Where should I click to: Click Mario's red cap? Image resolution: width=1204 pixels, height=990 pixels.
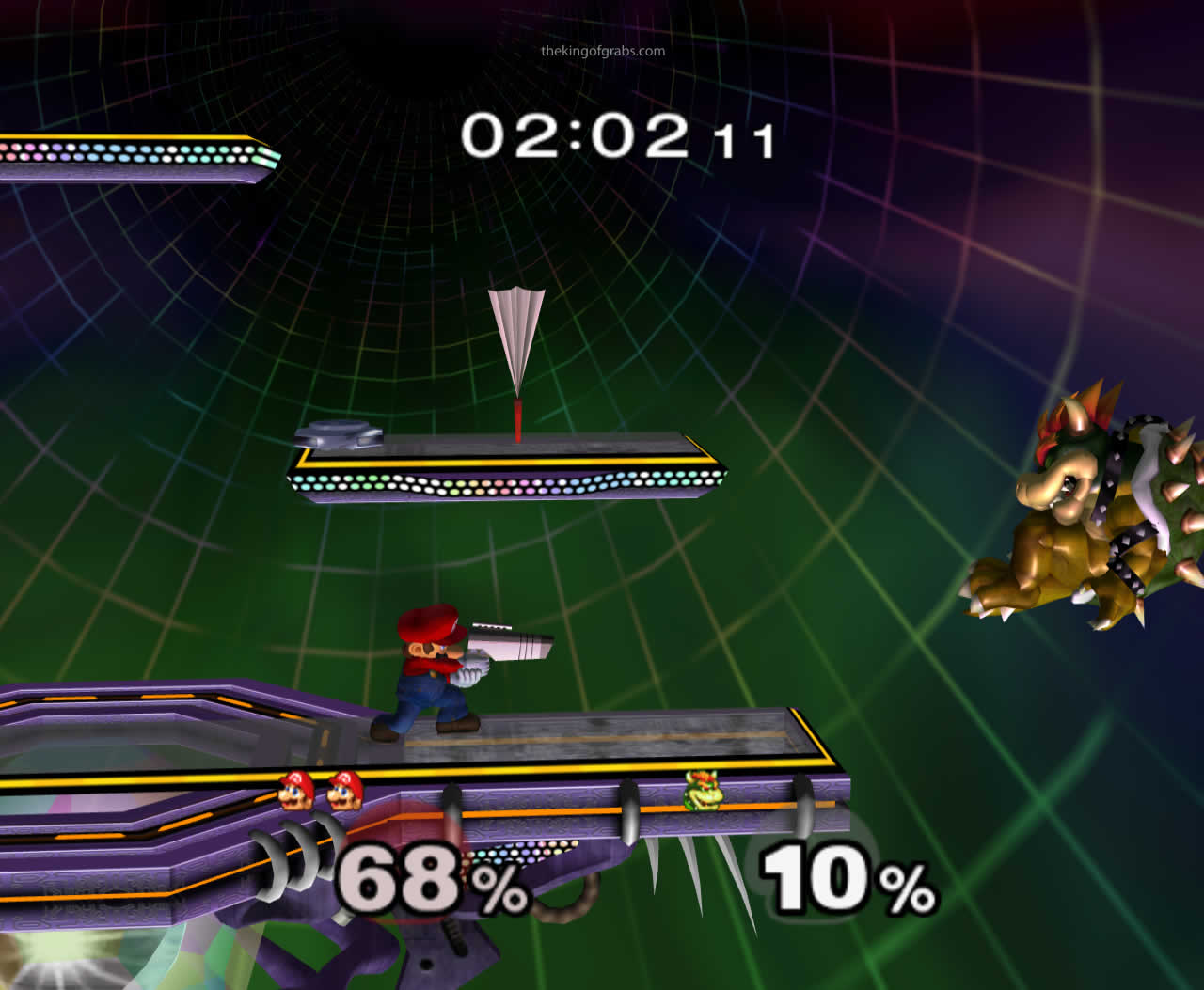point(431,625)
